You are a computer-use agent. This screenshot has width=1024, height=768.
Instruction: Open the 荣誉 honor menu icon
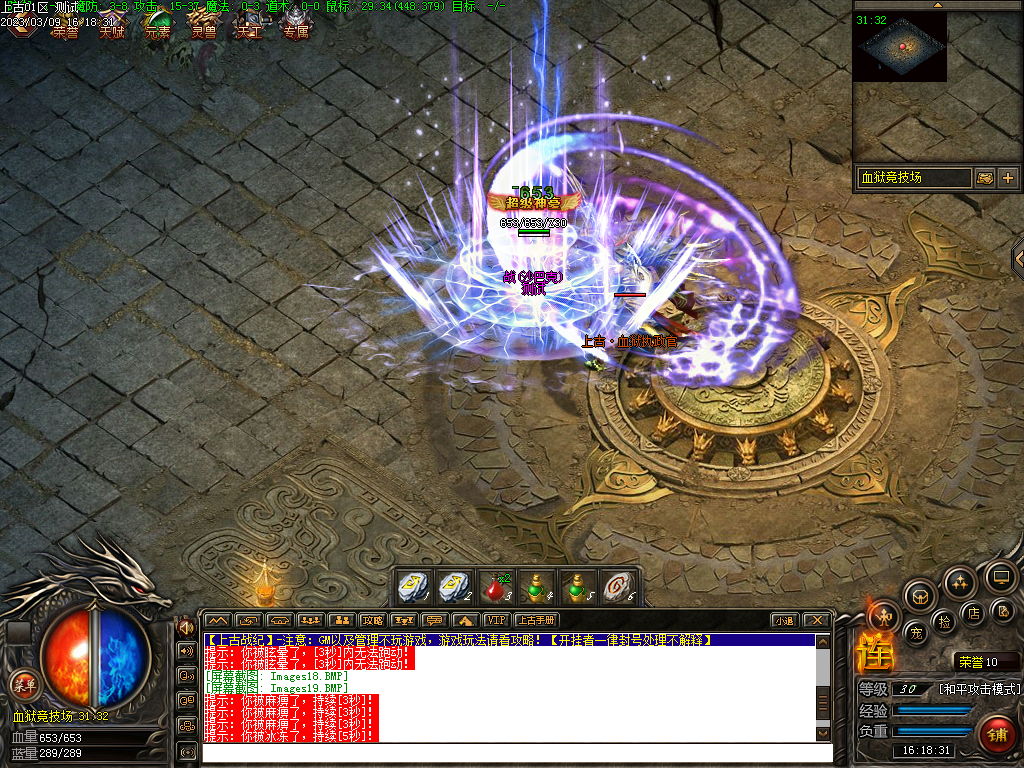(x=65, y=25)
